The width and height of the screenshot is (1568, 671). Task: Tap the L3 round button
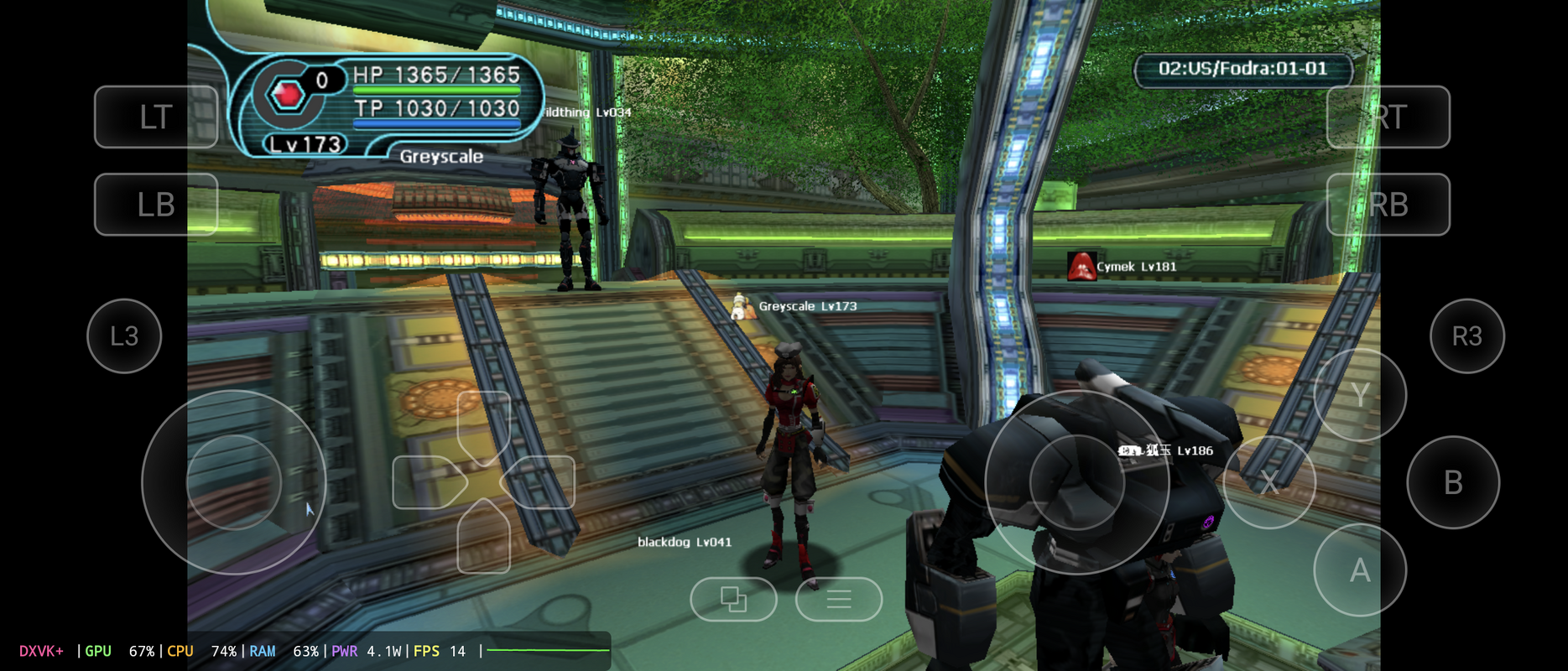click(x=124, y=335)
